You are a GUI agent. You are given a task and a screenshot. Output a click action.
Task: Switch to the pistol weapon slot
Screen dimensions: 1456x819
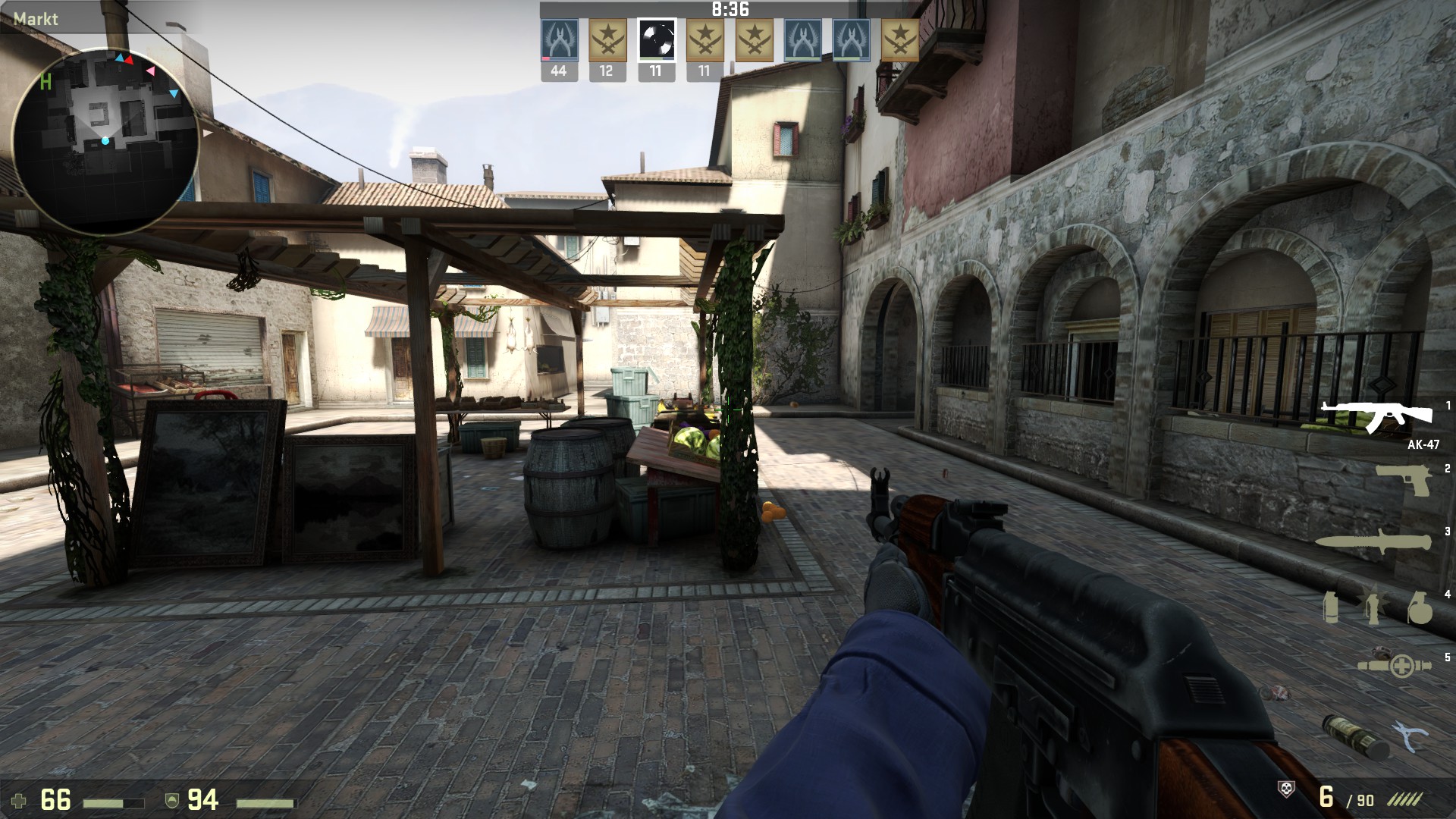1403,480
